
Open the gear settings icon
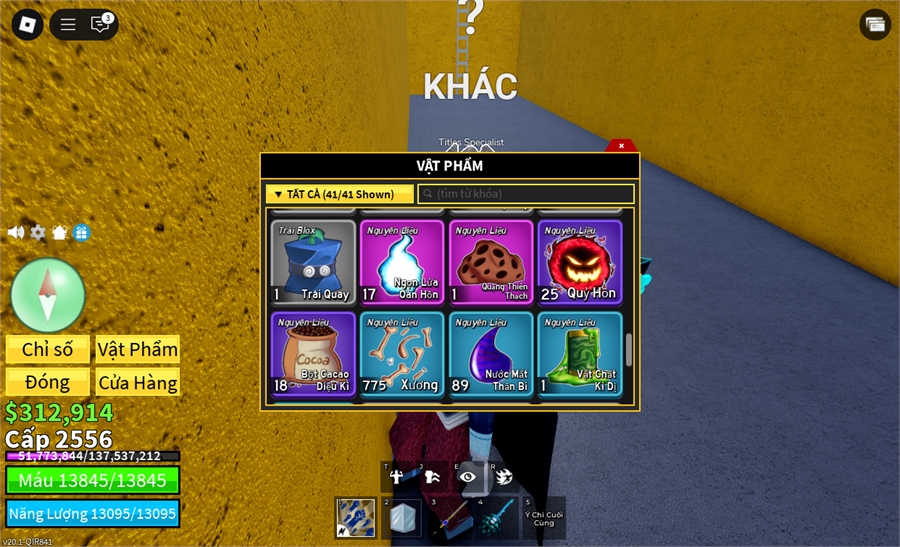[x=38, y=233]
